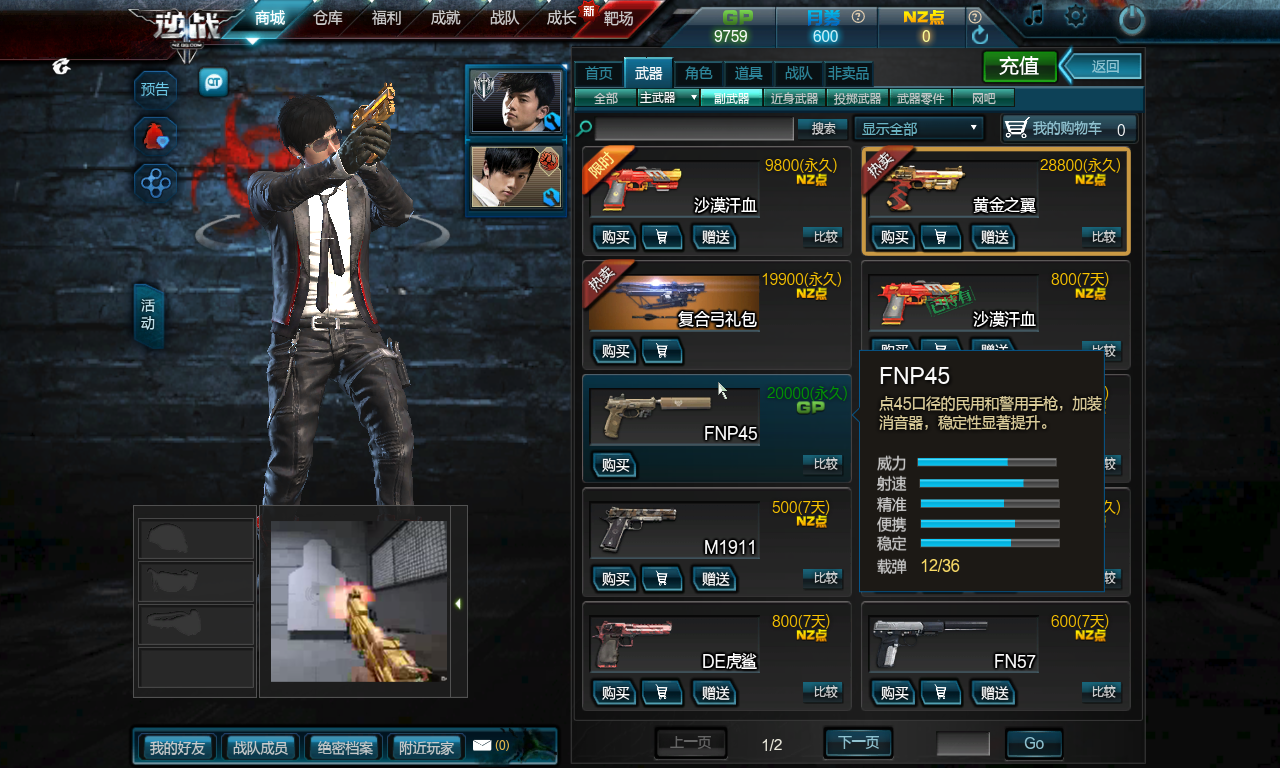Click the Go page jump button
This screenshot has height=768, width=1280.
point(1033,743)
